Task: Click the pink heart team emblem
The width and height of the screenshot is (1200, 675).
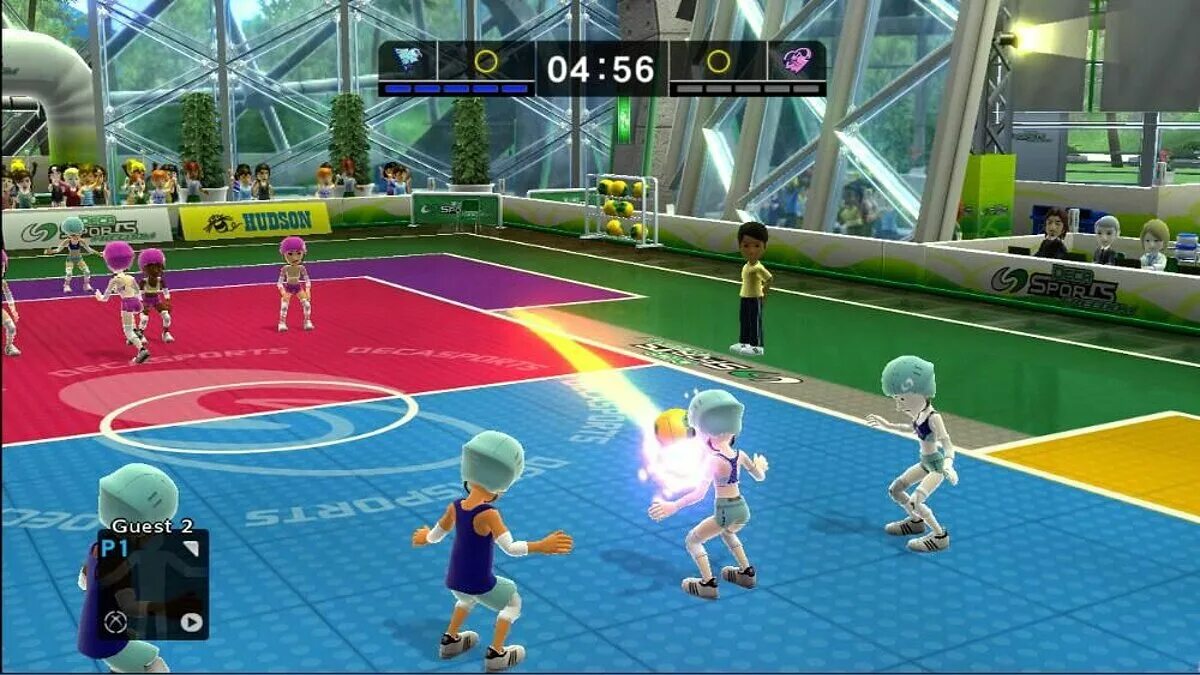Action: pyautogui.click(x=797, y=61)
